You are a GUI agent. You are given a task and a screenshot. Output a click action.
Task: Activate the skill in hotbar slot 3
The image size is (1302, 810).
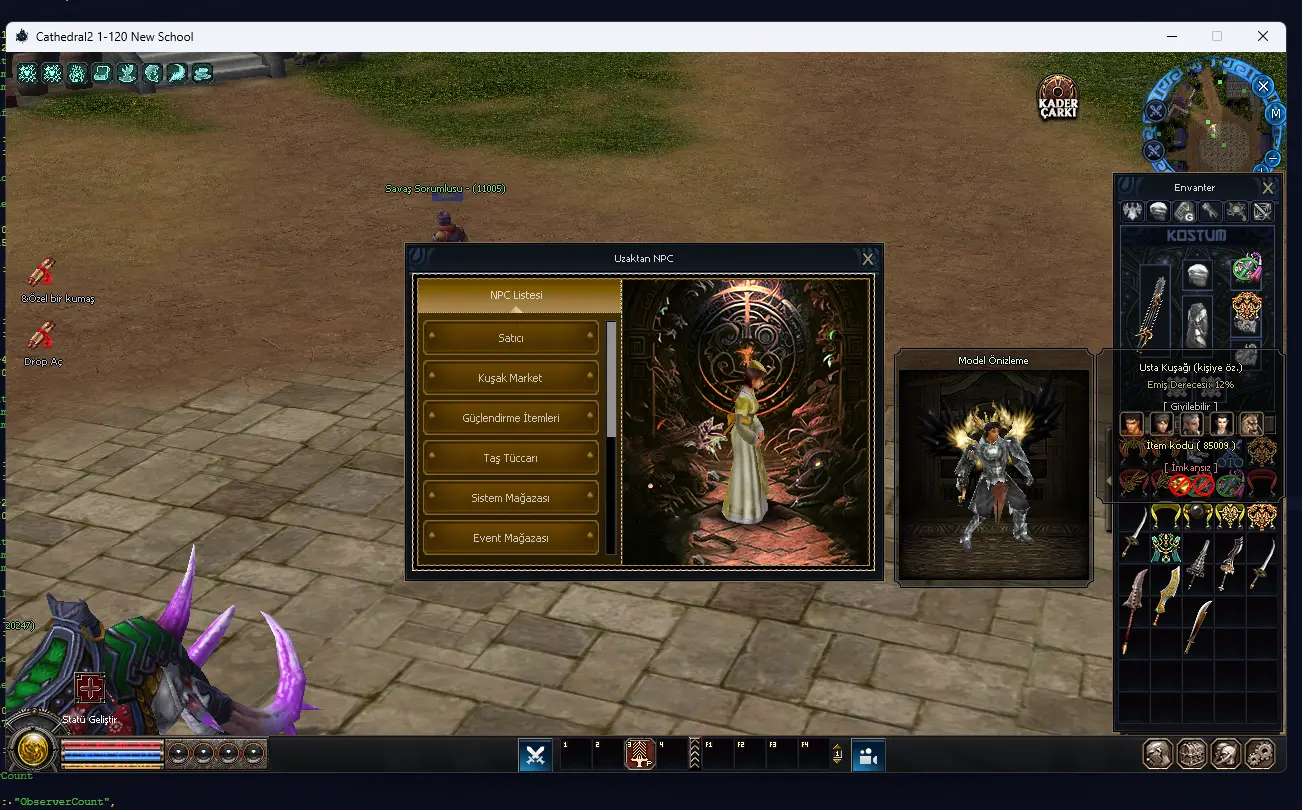click(640, 755)
